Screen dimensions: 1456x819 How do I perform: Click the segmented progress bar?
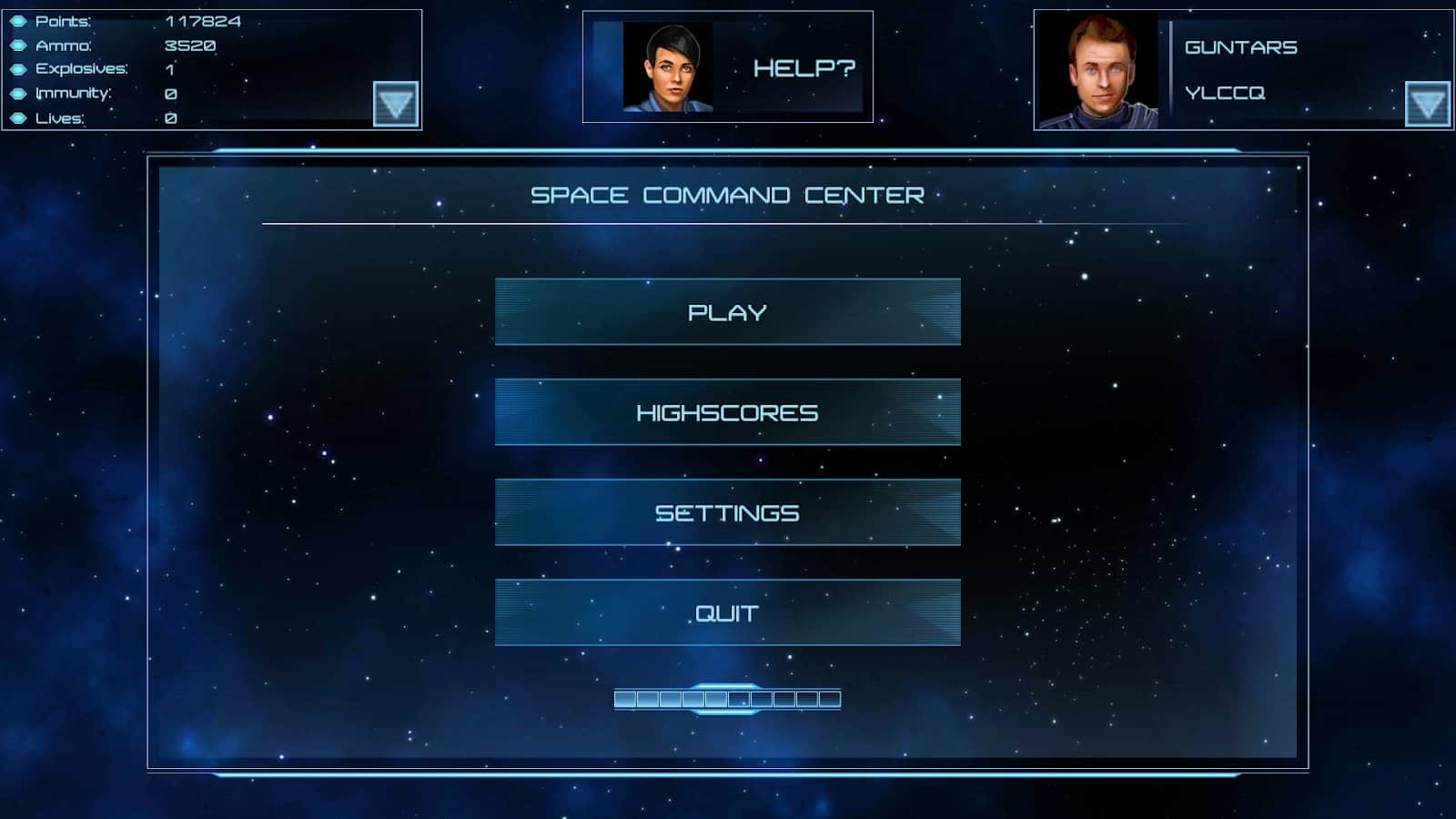point(728,697)
